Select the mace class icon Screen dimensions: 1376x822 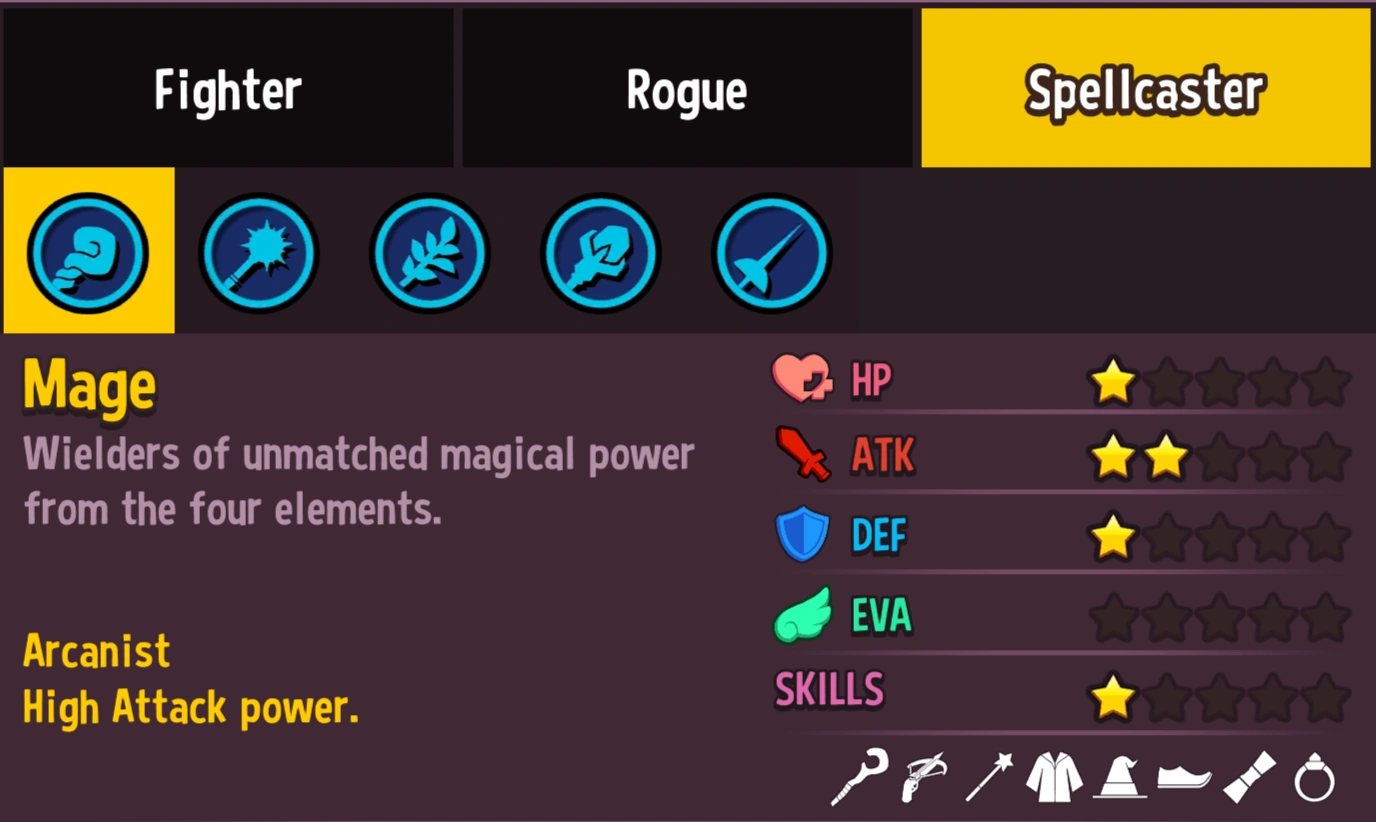[259, 253]
